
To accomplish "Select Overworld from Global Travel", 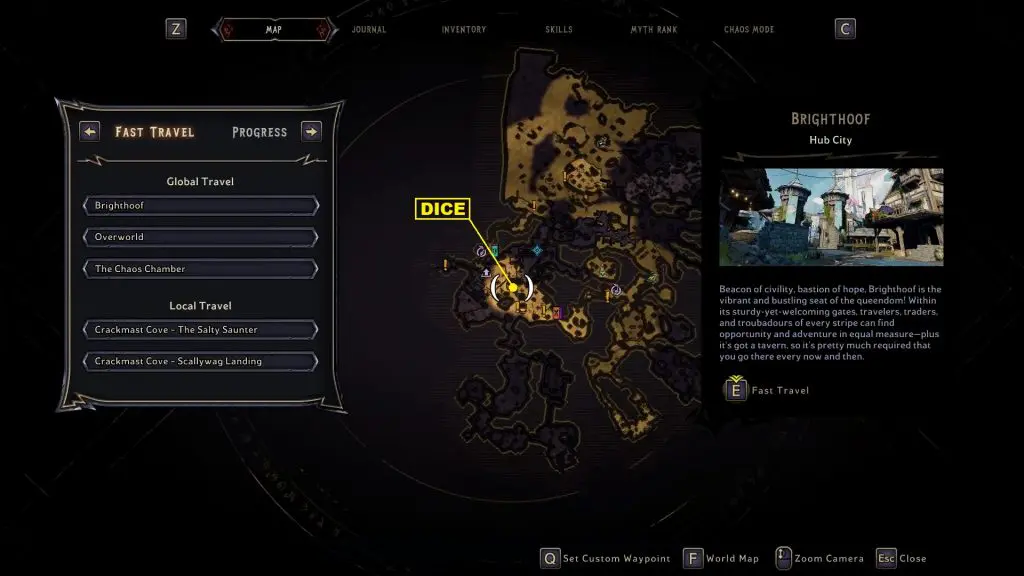I will tap(201, 237).
